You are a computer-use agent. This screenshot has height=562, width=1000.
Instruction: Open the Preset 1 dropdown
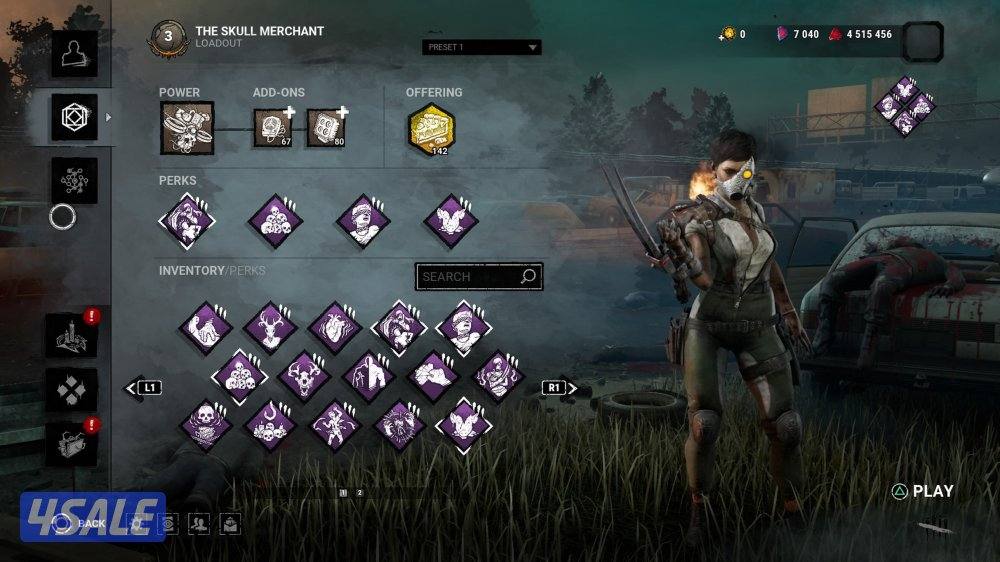[x=481, y=47]
